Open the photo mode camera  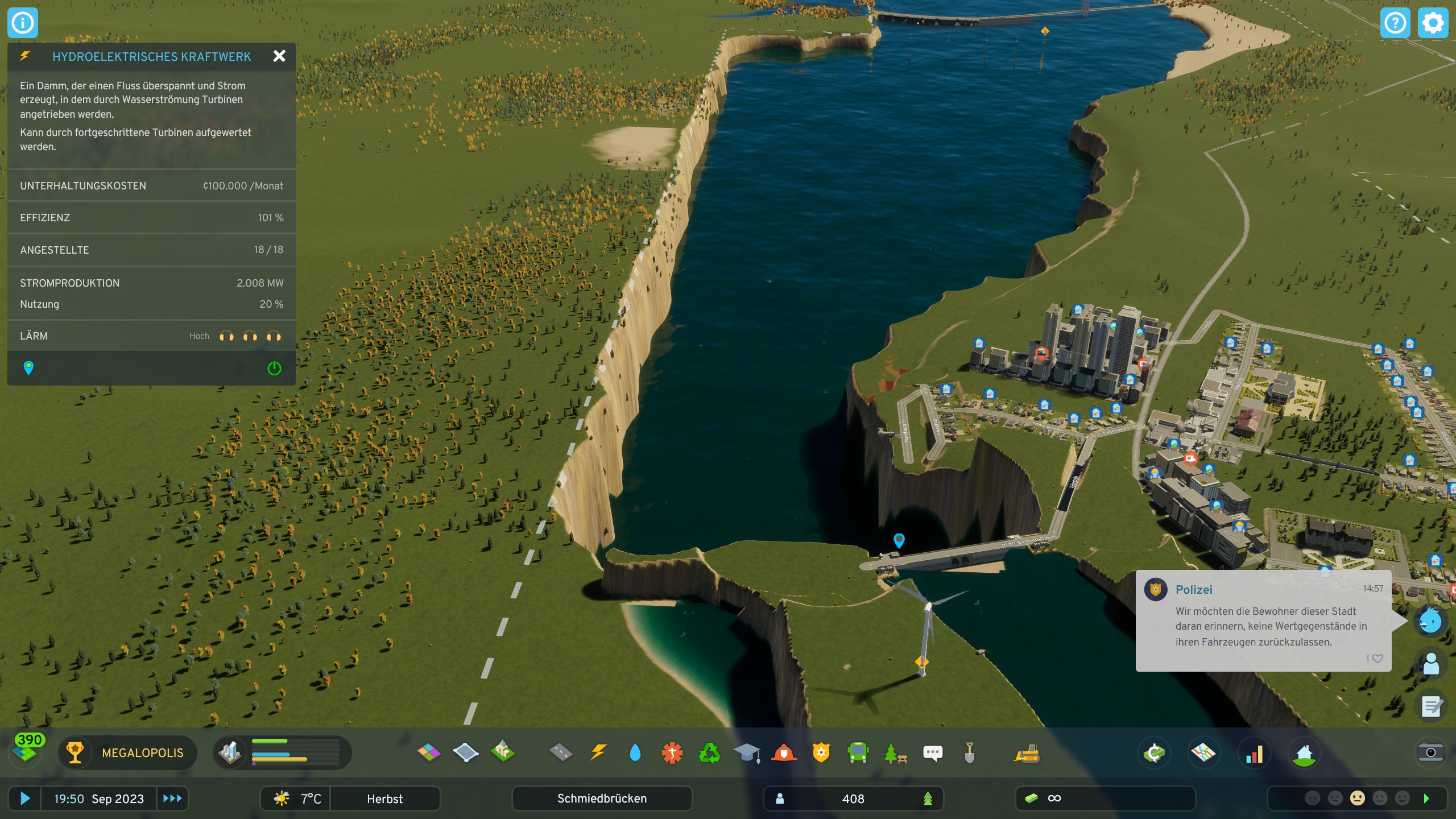(x=1431, y=752)
